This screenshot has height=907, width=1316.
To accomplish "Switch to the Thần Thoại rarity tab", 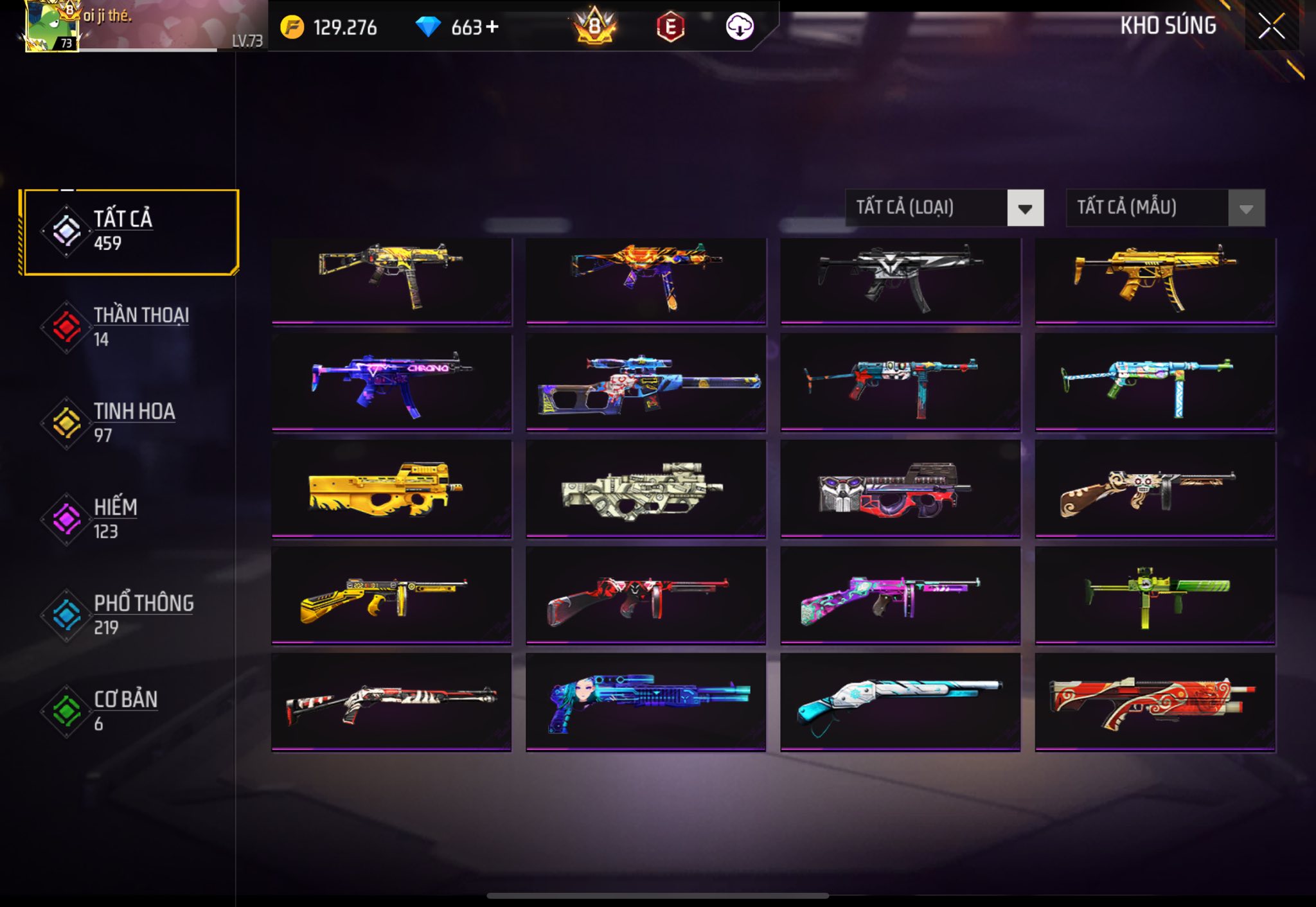I will click(129, 327).
